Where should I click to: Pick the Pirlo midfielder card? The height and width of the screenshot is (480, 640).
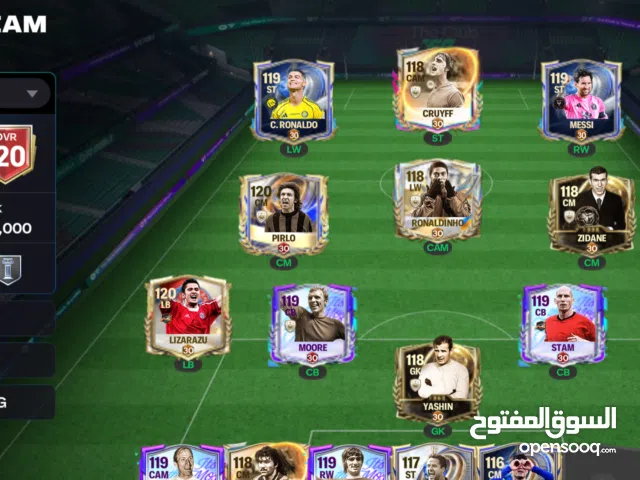click(x=283, y=213)
